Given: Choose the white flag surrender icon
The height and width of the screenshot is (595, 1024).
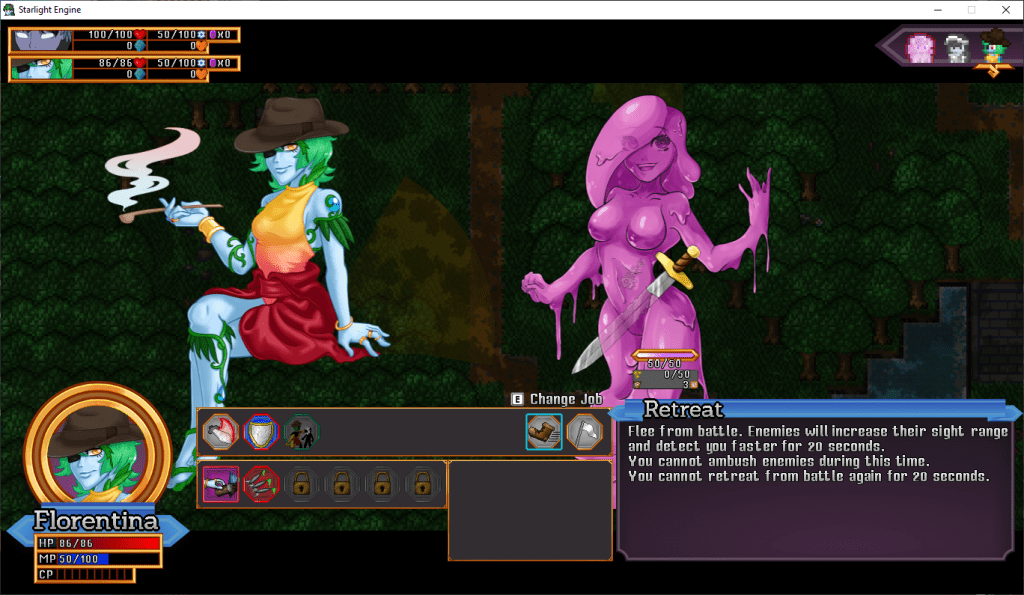Looking at the screenshot, I should coord(585,432).
